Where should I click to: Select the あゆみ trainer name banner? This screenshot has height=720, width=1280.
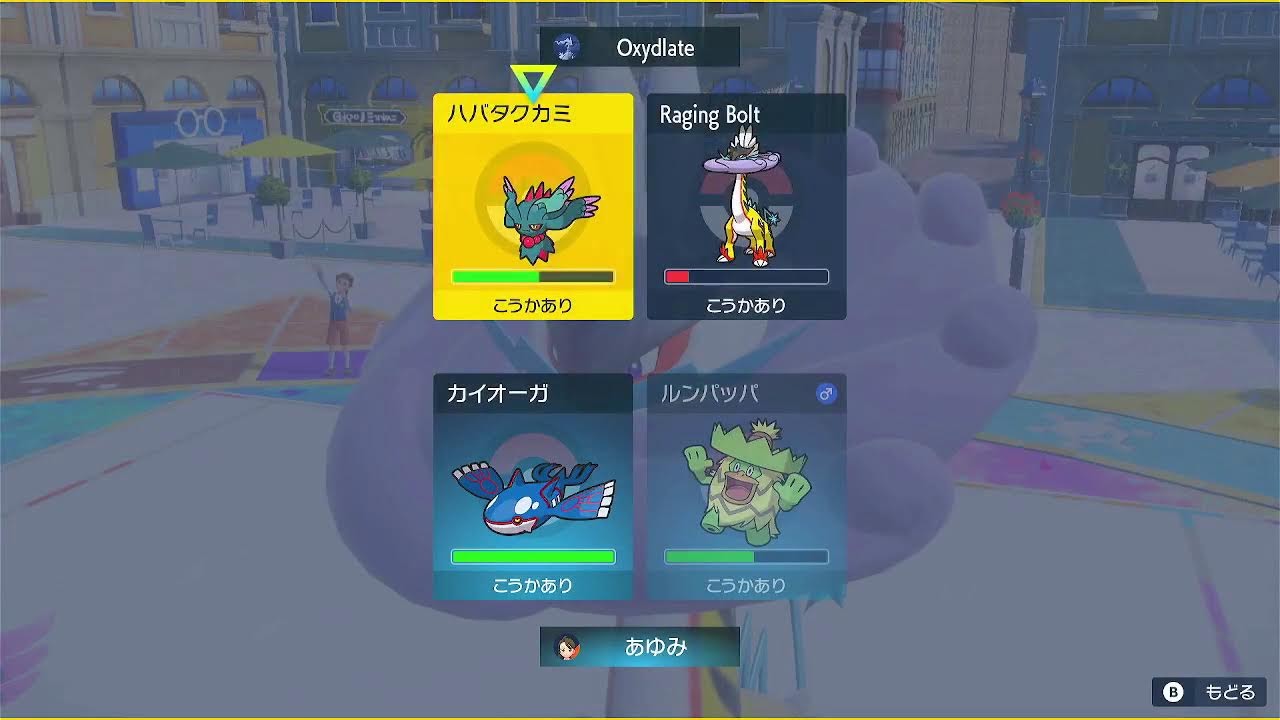[x=639, y=647]
